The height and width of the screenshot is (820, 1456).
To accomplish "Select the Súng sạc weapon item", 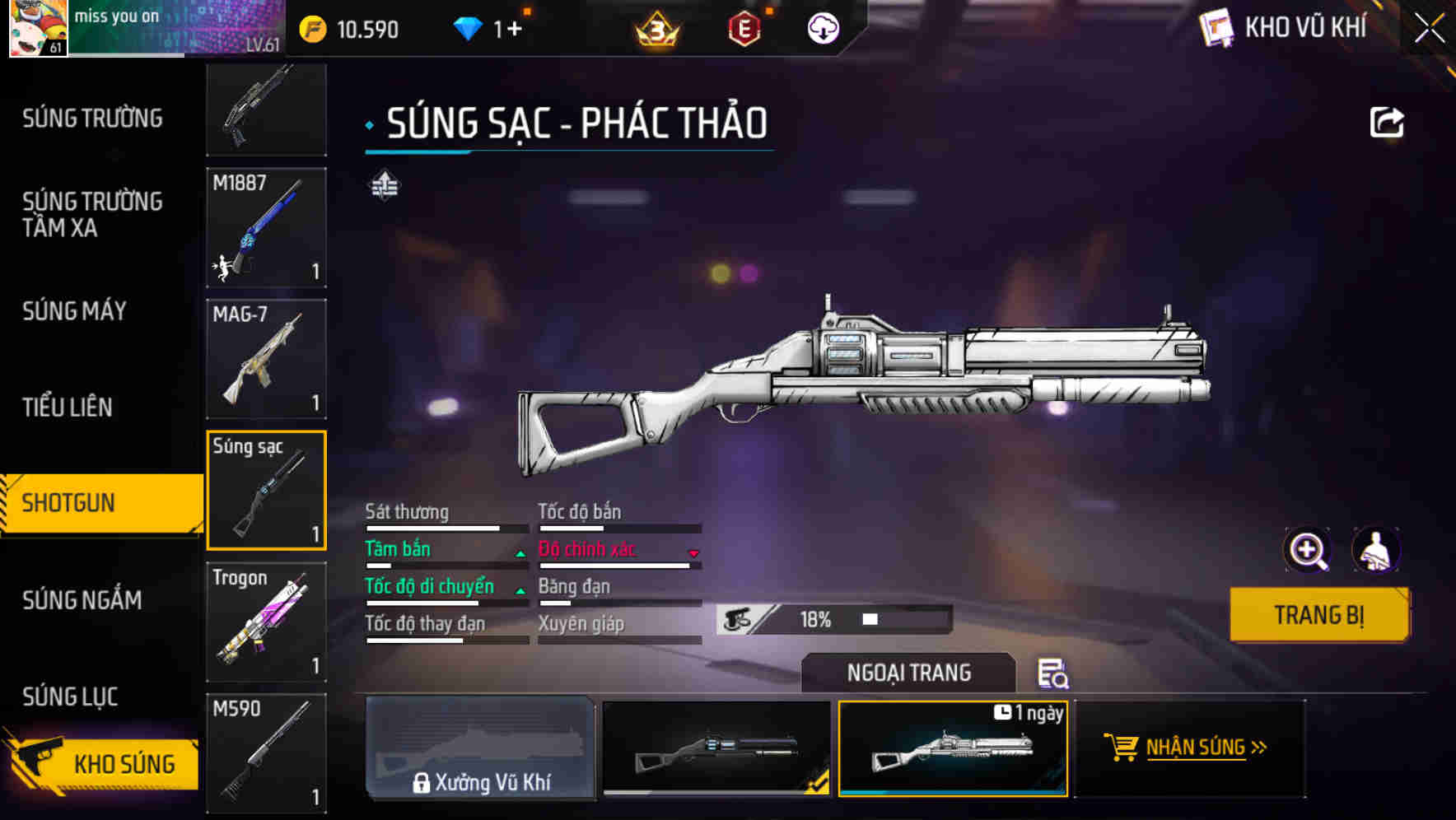I will (266, 489).
